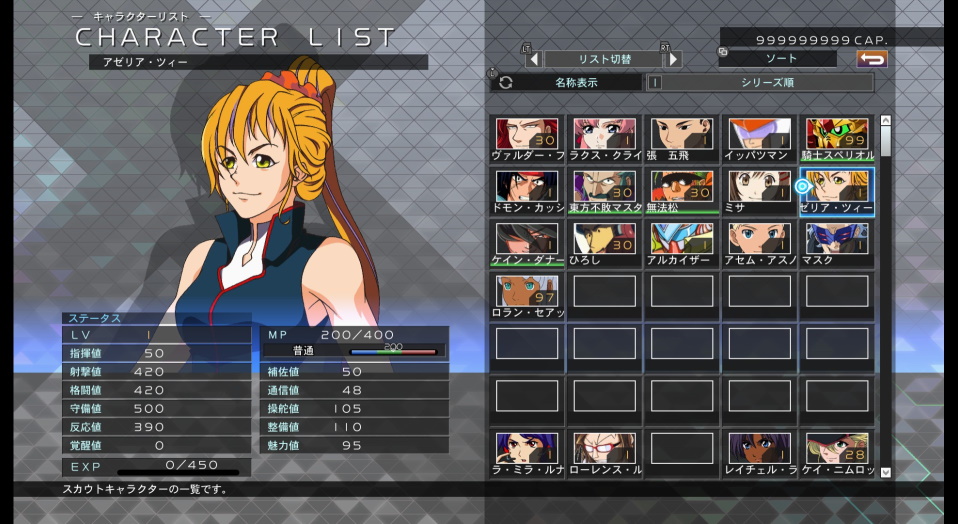Viewport: 958px width, 524px height.
Task: Select the ミサ character tile
Action: point(760,190)
